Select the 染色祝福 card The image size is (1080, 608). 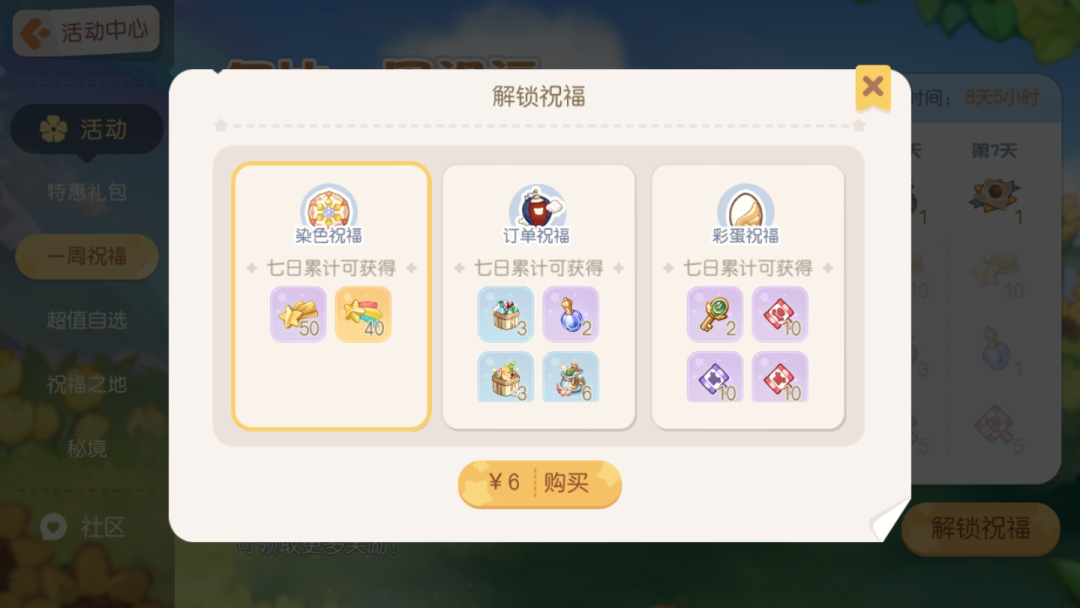click(x=331, y=296)
